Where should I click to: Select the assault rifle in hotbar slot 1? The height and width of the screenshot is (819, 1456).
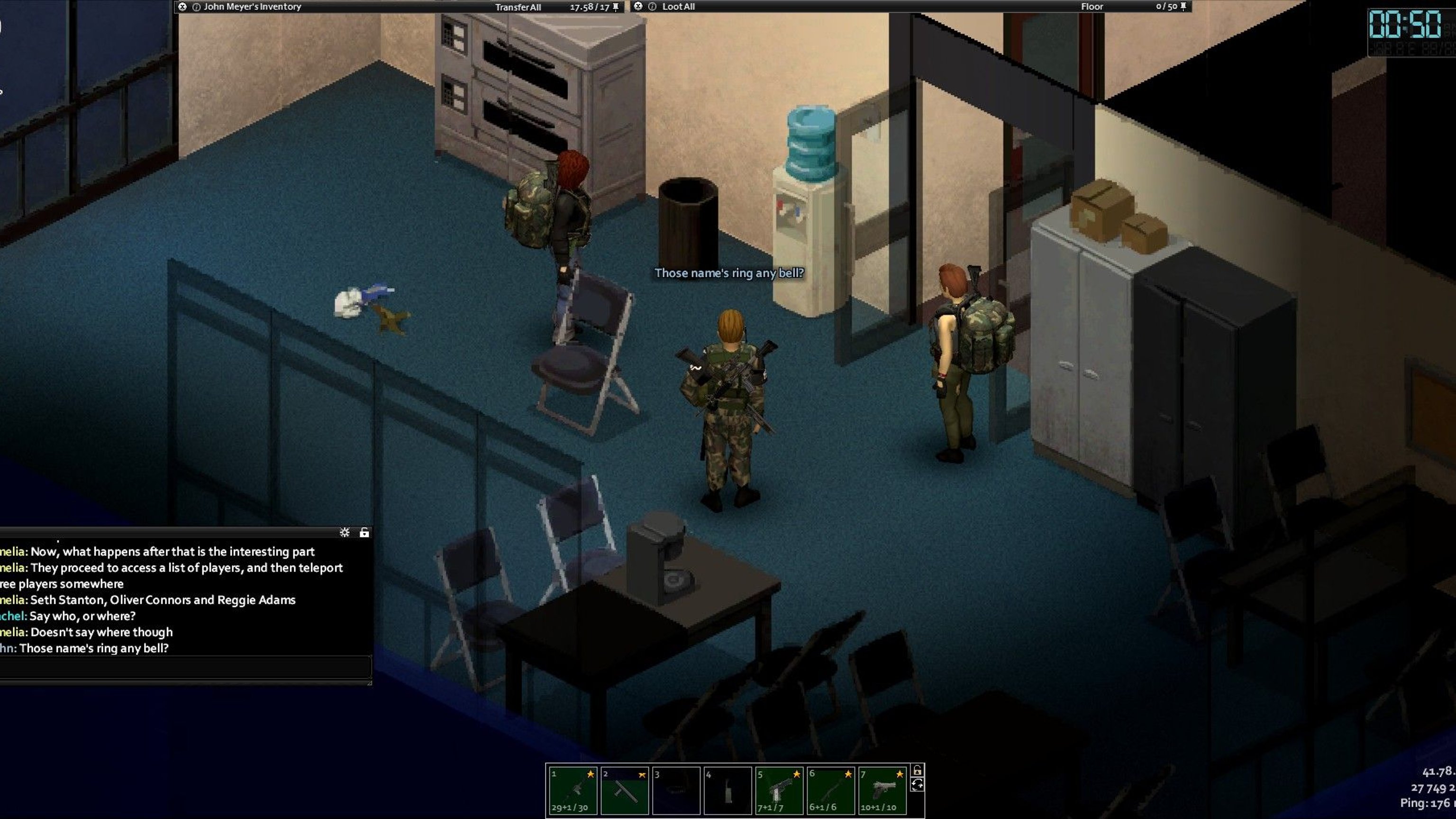point(573,790)
